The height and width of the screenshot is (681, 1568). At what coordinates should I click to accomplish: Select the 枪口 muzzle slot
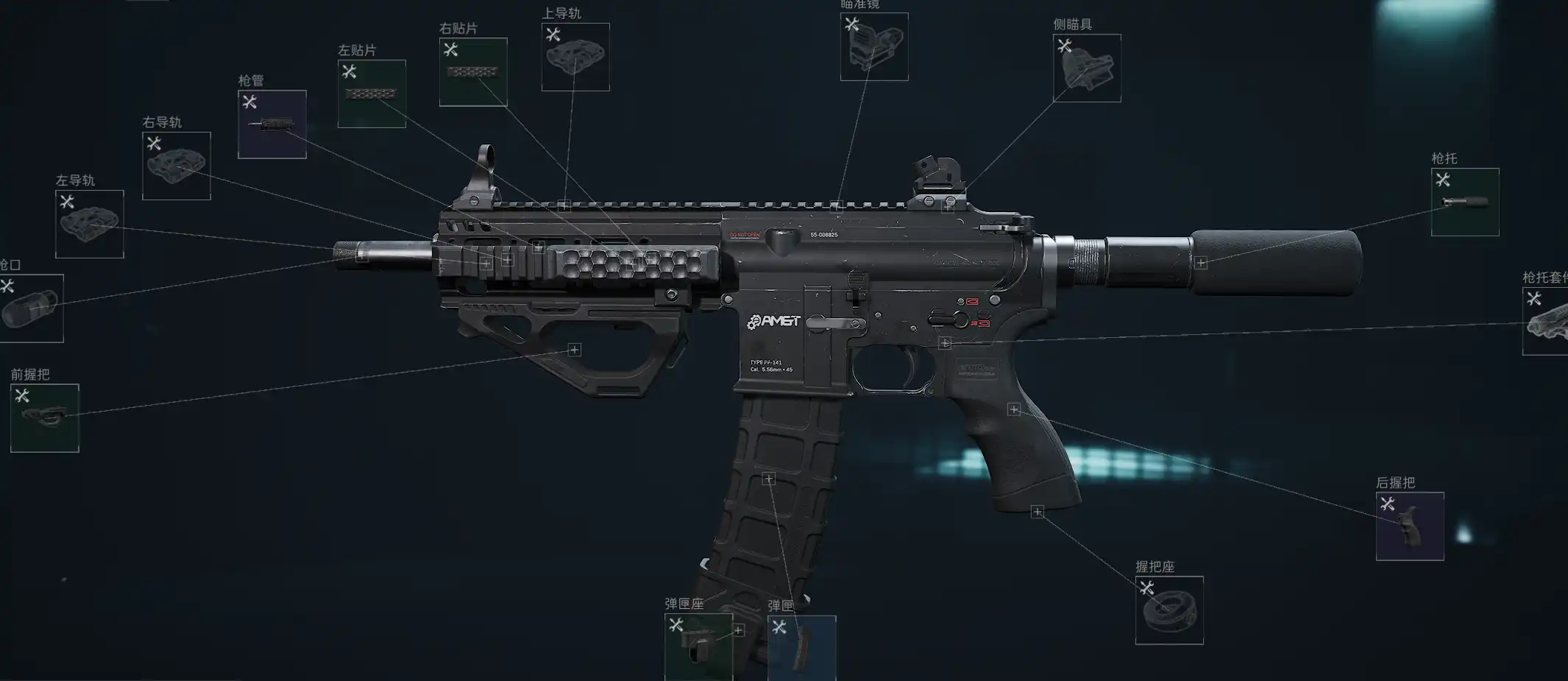tap(31, 308)
